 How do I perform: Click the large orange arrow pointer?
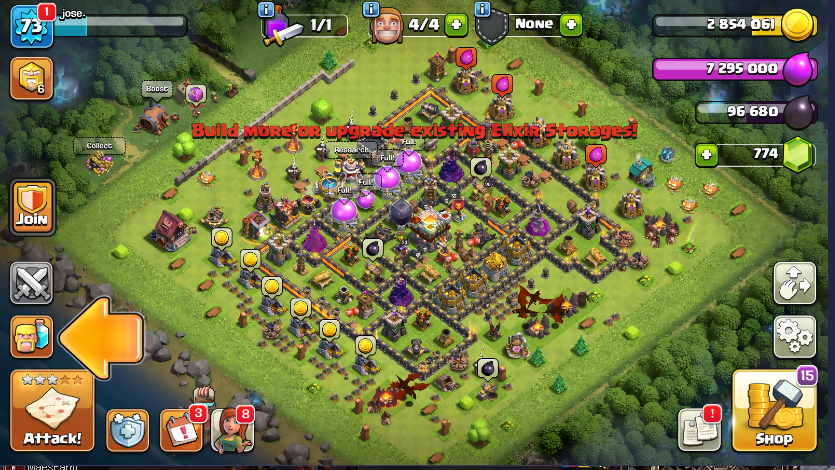pyautogui.click(x=100, y=336)
